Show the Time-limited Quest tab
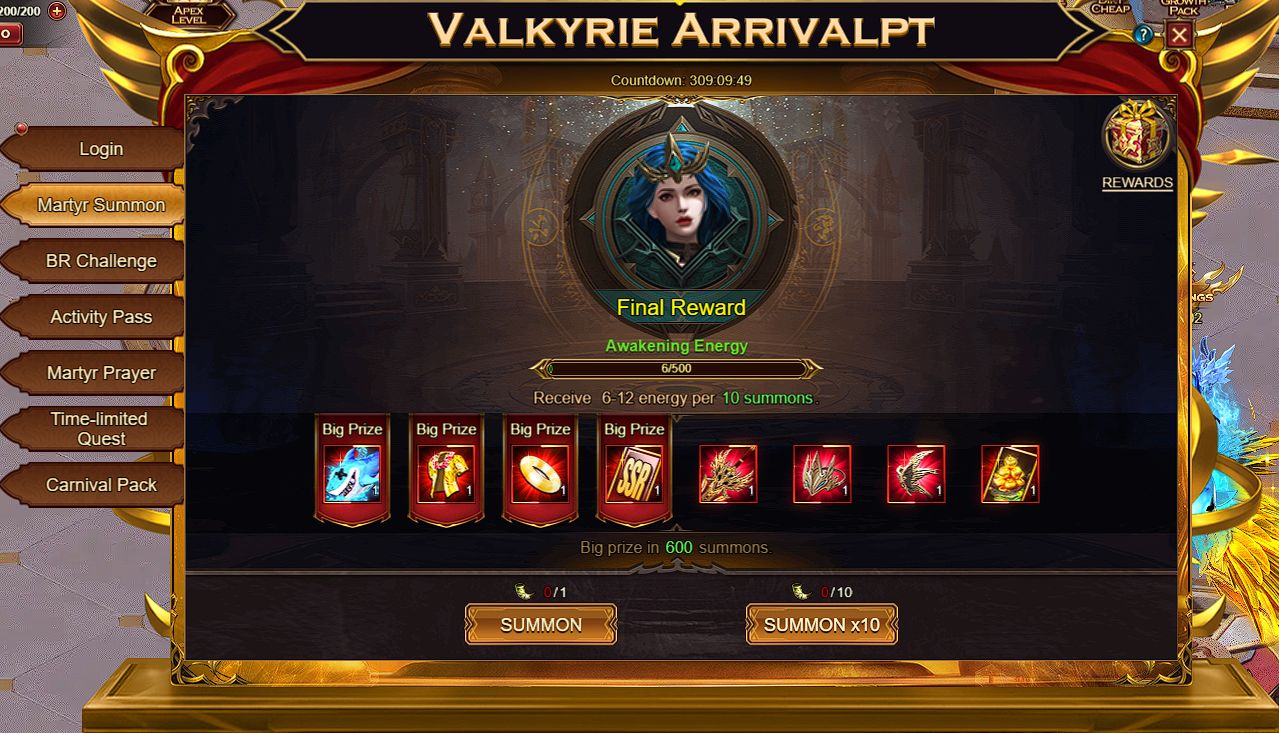 pos(100,429)
